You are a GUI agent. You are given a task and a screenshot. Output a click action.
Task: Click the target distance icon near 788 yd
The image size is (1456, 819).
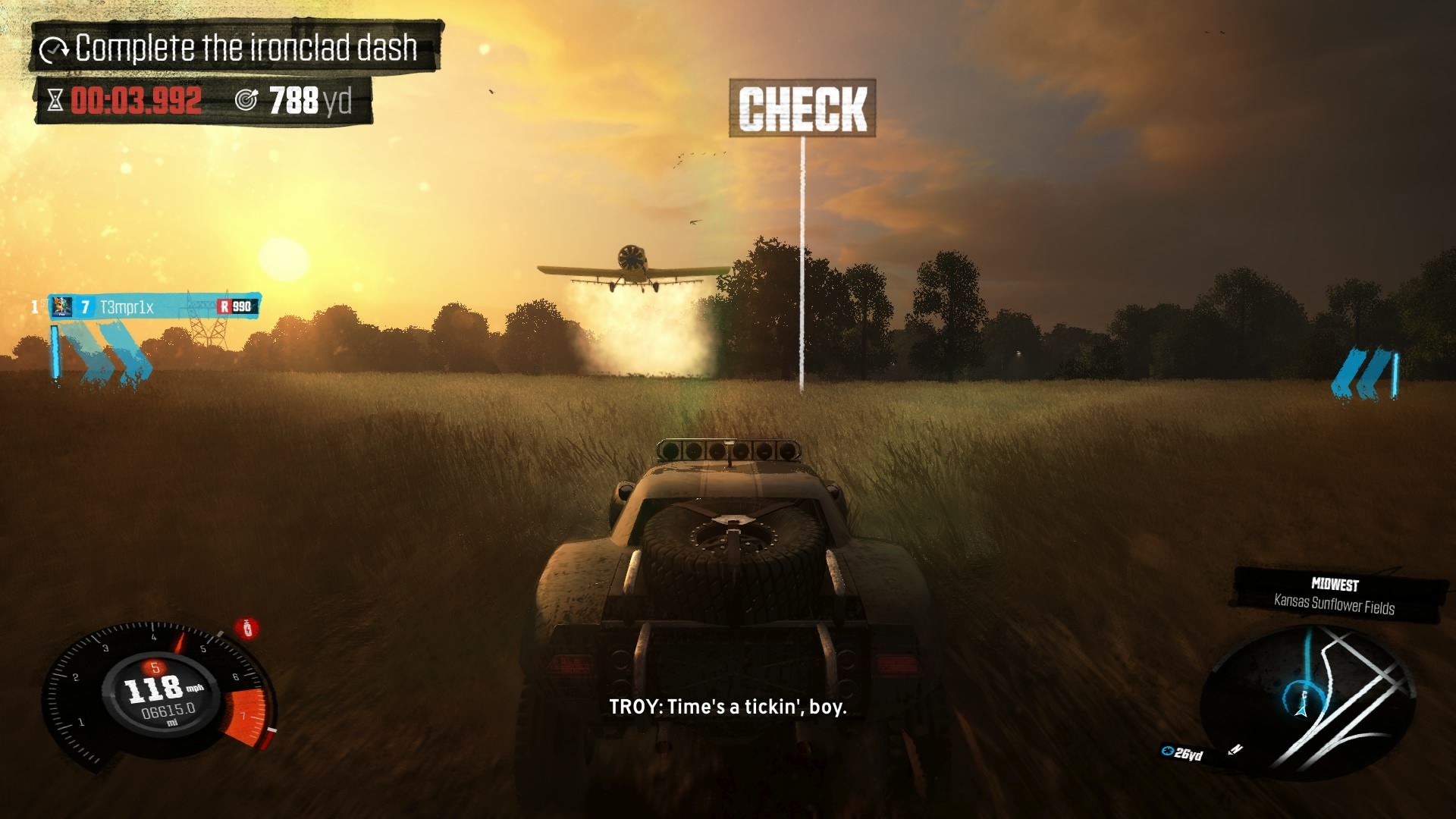246,99
